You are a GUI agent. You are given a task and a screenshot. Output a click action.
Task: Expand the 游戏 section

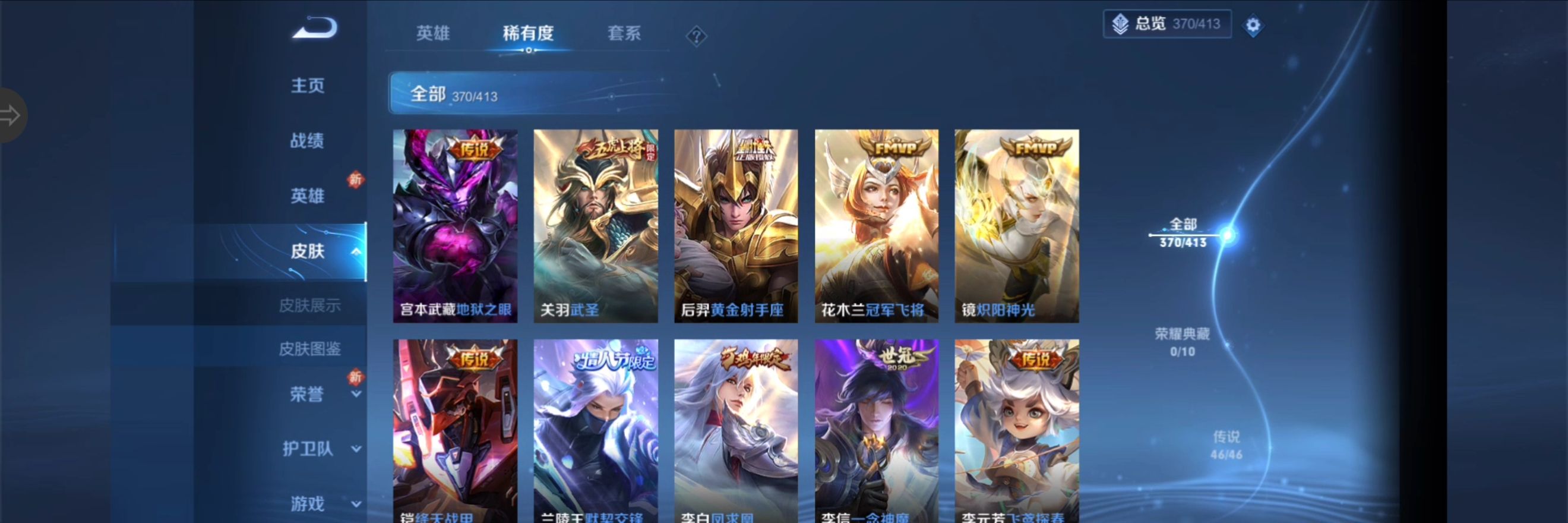[307, 503]
